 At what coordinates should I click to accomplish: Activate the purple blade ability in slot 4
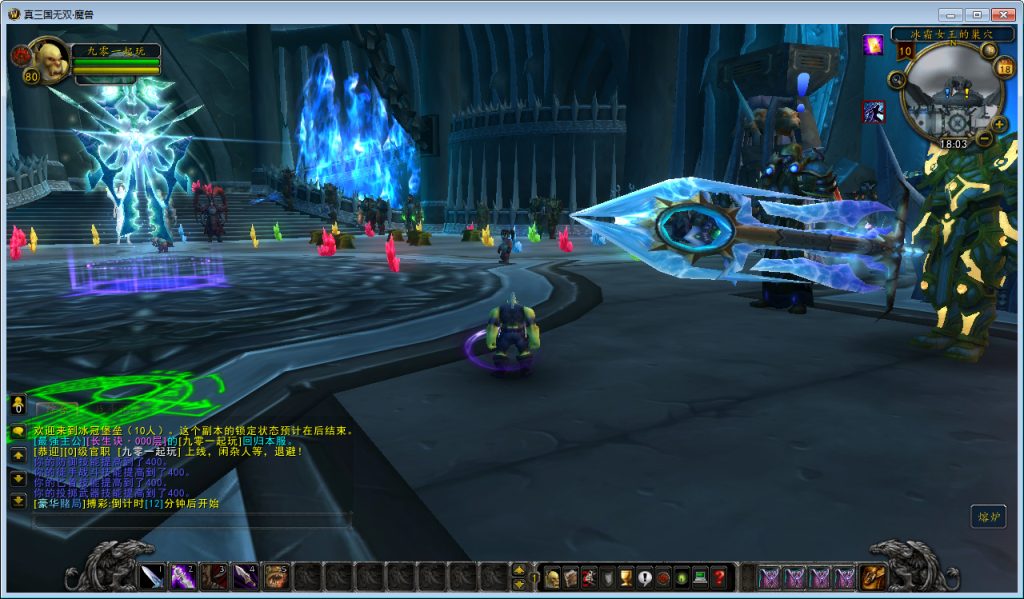click(x=245, y=576)
